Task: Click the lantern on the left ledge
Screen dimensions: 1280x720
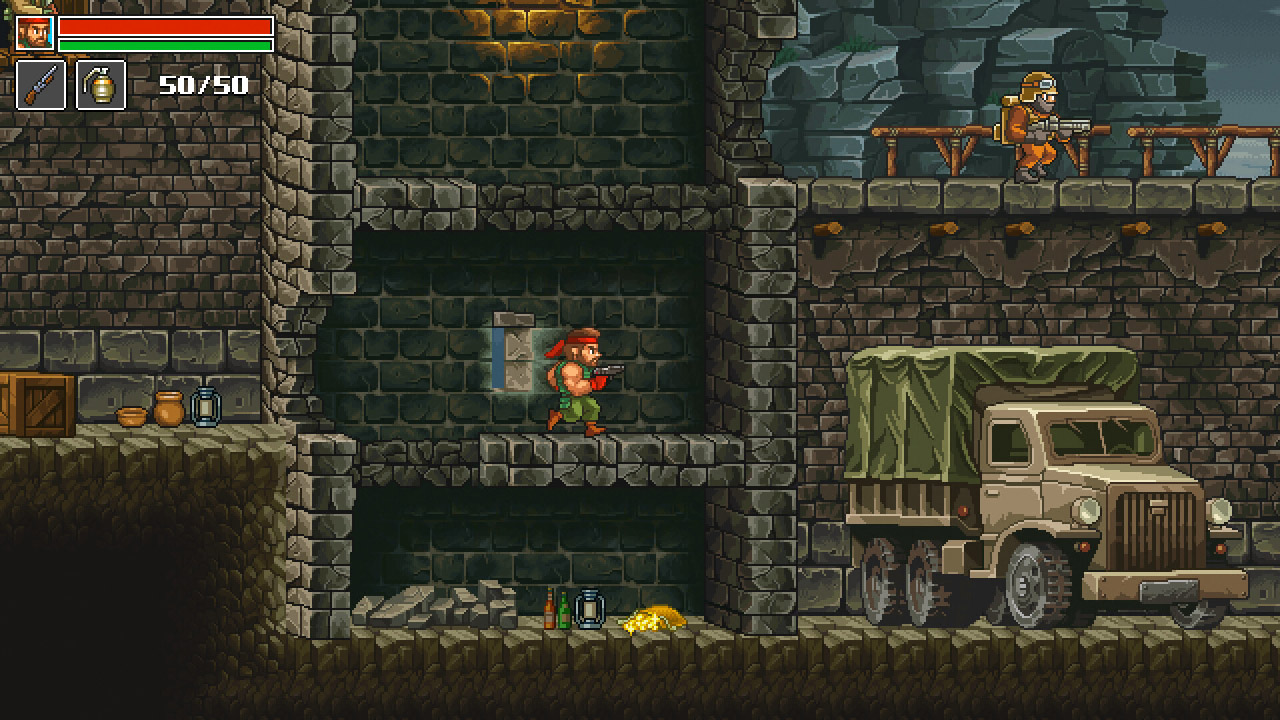Action: pos(204,405)
